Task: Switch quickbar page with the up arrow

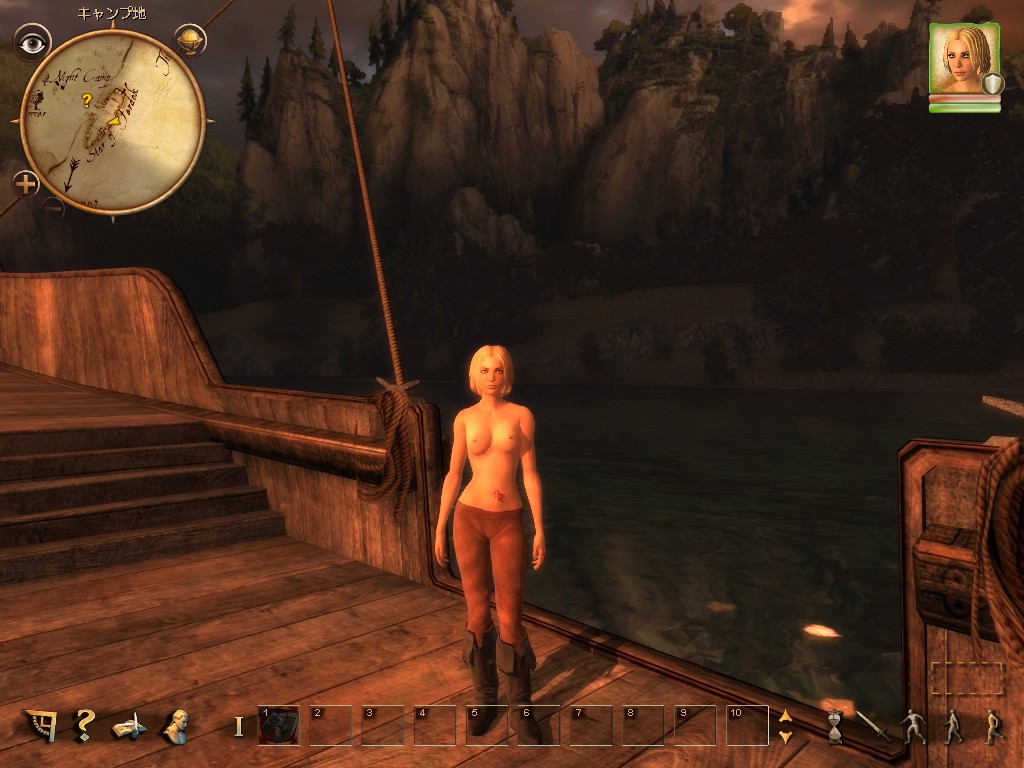Action: coord(785,715)
